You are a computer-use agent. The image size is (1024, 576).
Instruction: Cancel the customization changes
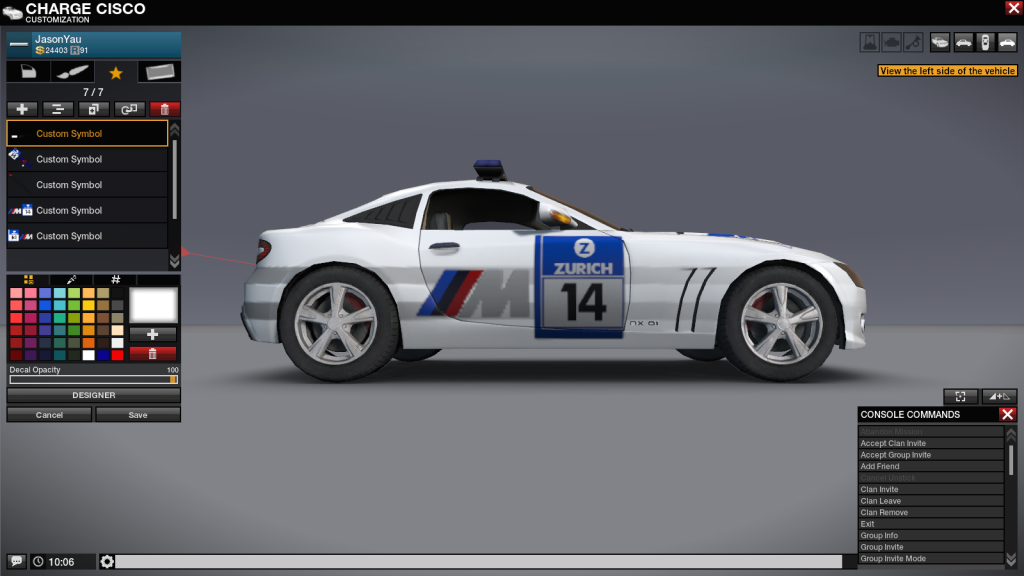pos(49,415)
